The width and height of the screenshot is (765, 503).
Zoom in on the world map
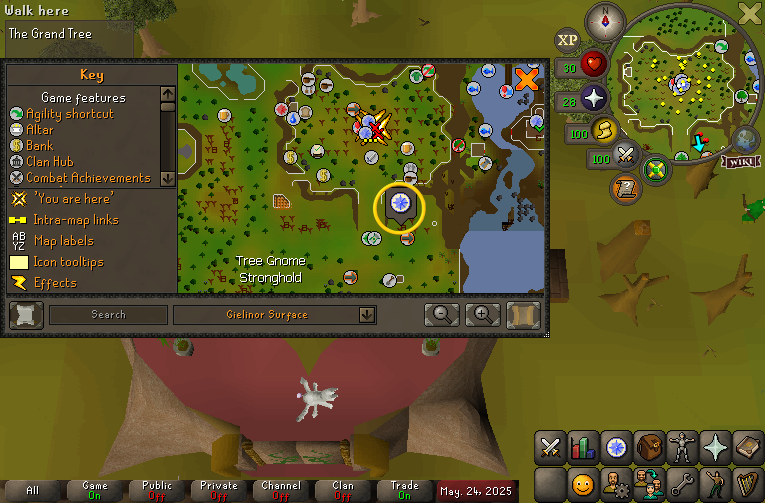click(482, 315)
